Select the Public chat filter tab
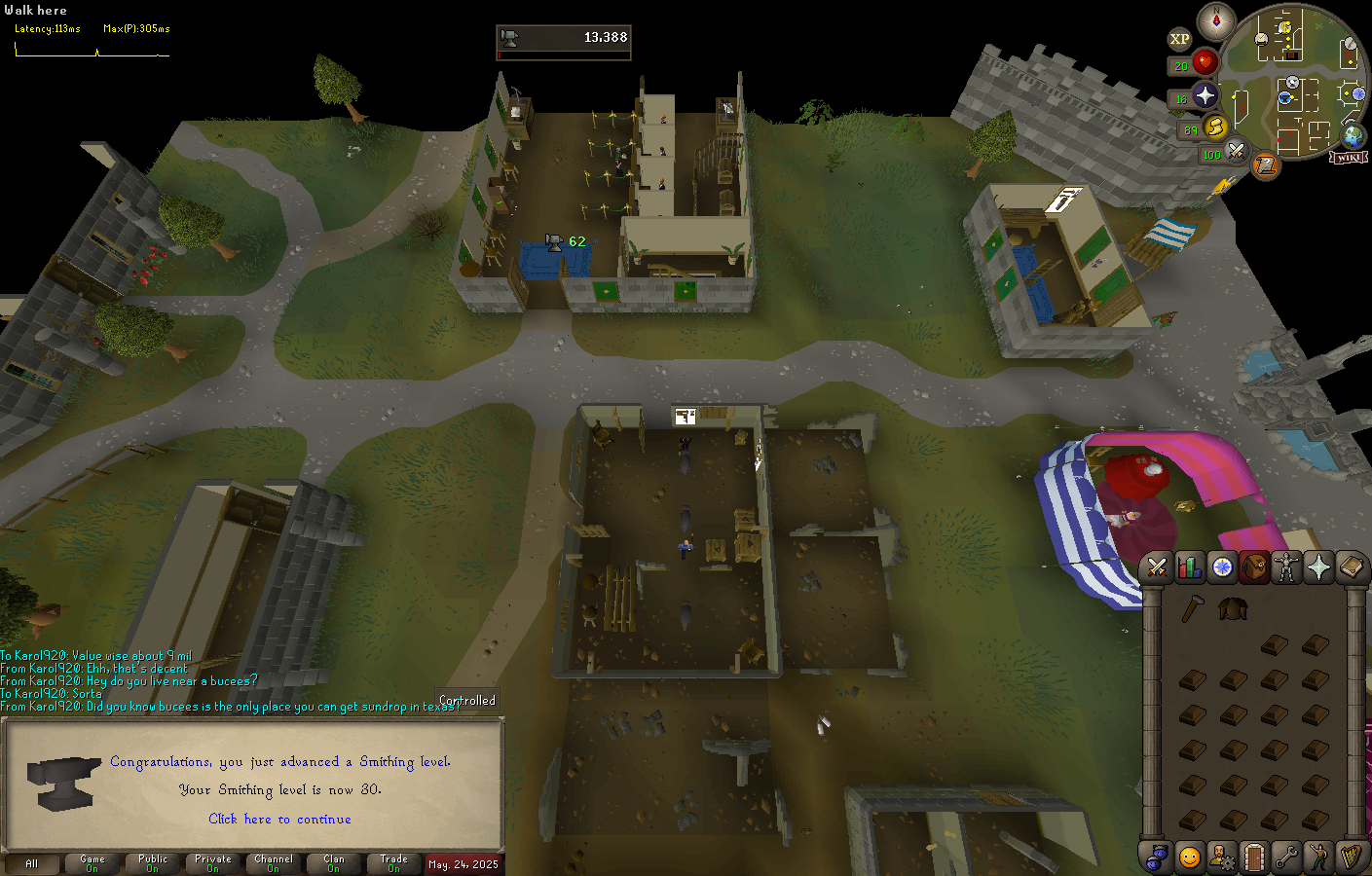1372x876 pixels. (153, 862)
